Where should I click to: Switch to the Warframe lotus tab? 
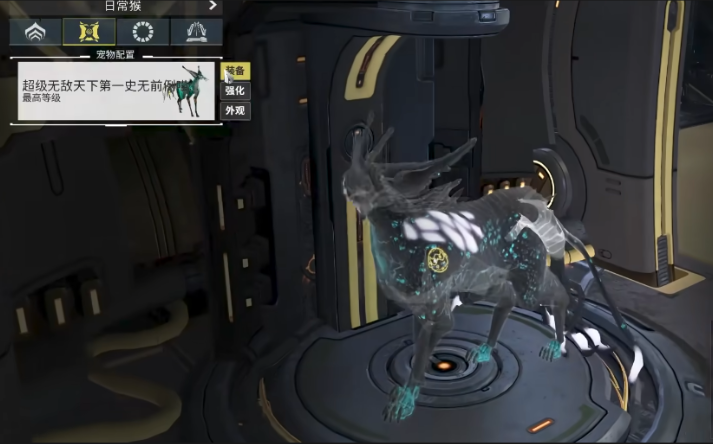tap(35, 31)
